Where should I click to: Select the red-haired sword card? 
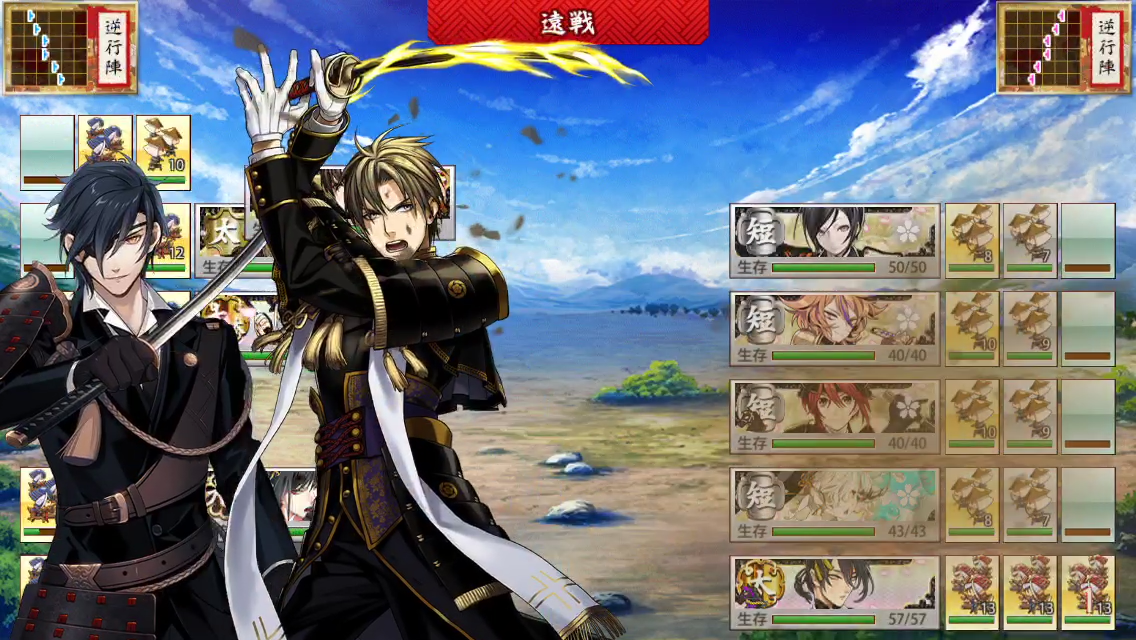(x=835, y=417)
